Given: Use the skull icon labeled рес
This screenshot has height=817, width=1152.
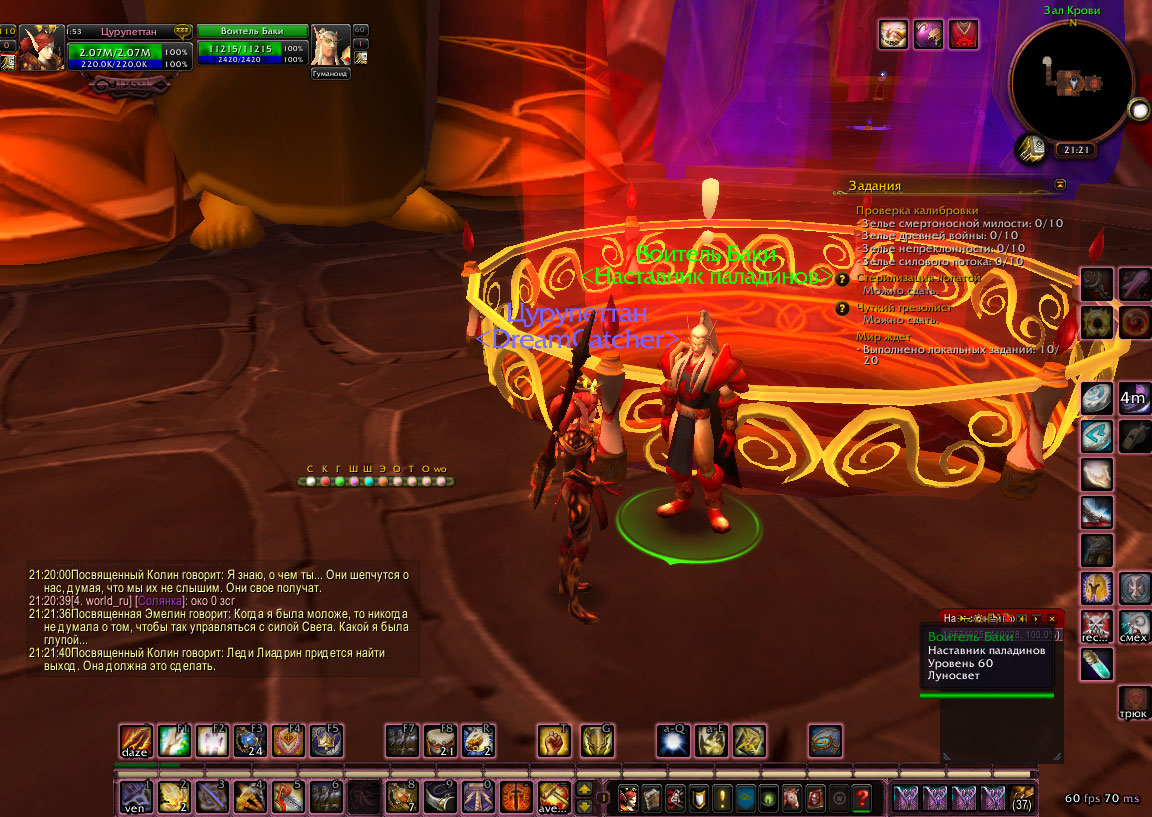Looking at the screenshot, I should pyautogui.click(x=1097, y=624).
